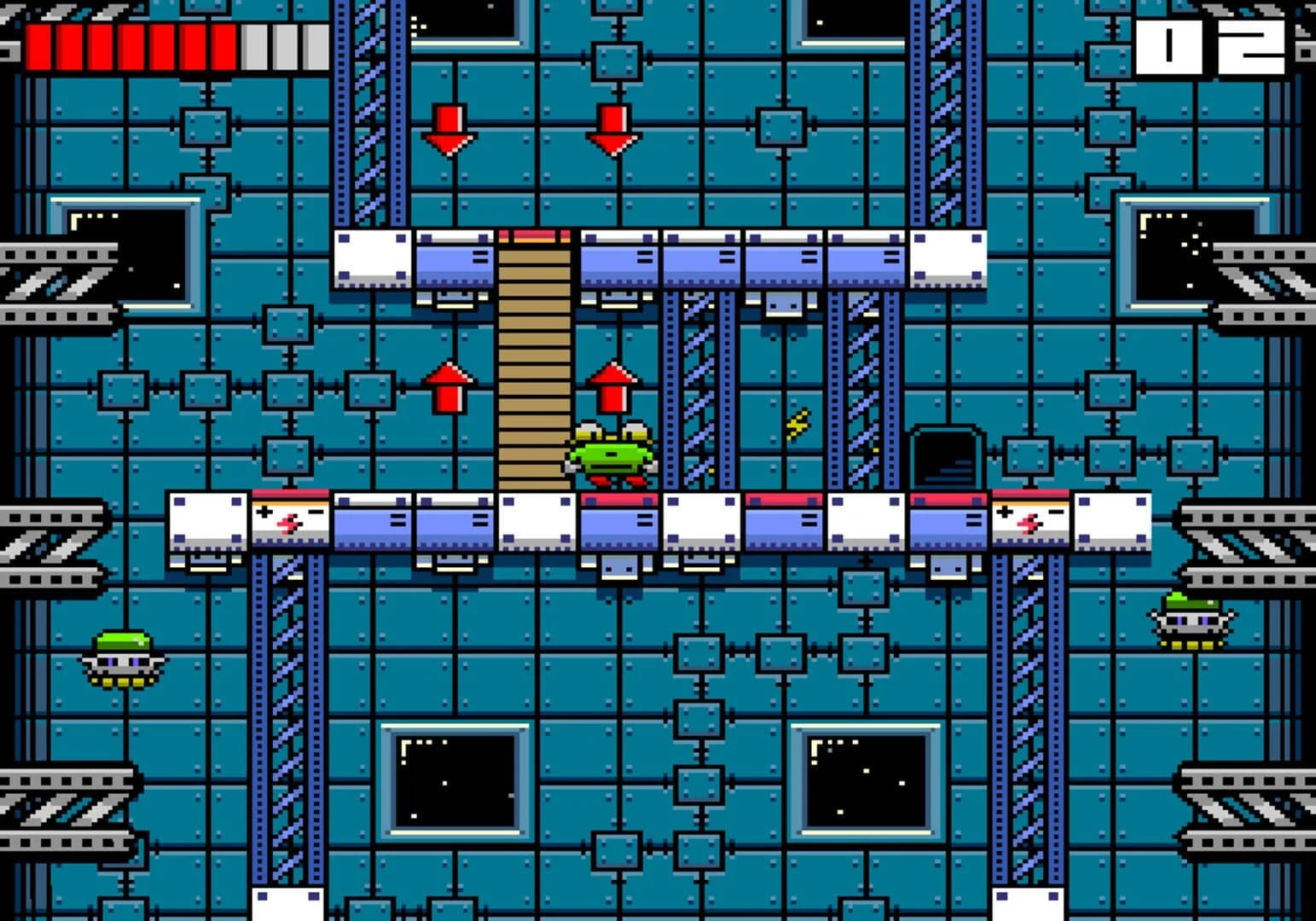Click the white score digits reading 02
Viewport: 1316px width, 921px height.
coord(1211,47)
